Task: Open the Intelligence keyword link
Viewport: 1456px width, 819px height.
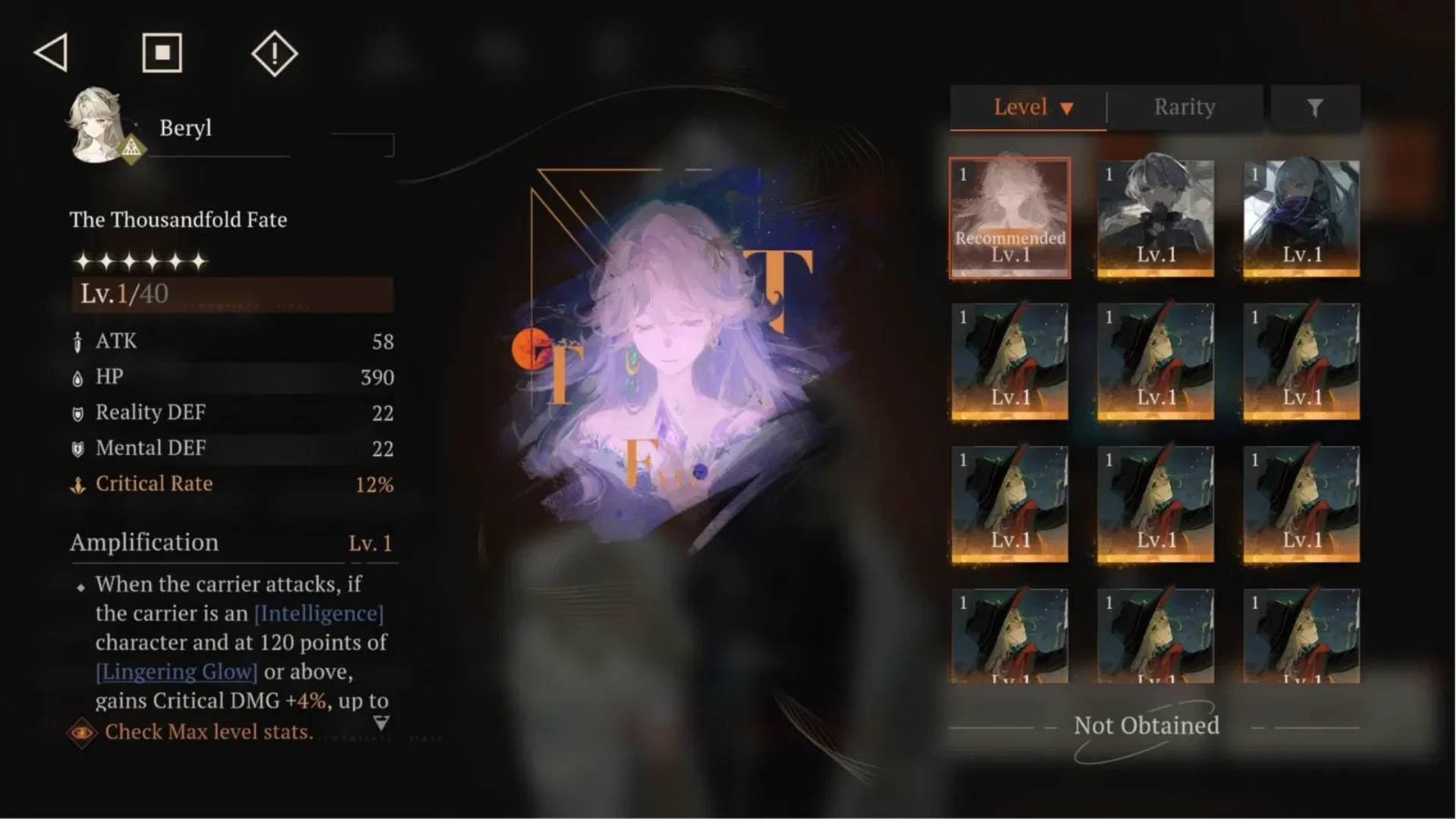Action: click(x=318, y=613)
